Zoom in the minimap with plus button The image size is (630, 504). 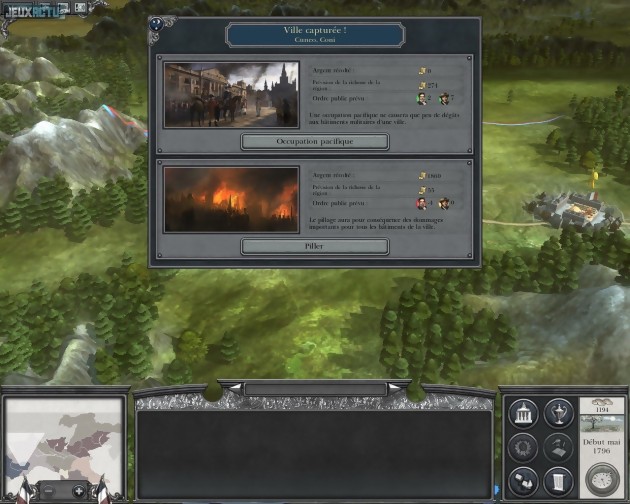tap(79, 492)
